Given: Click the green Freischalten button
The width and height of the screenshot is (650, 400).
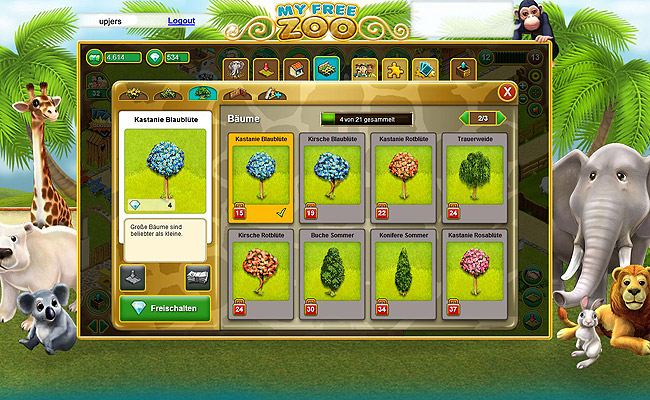Looking at the screenshot, I should click(x=165, y=308).
